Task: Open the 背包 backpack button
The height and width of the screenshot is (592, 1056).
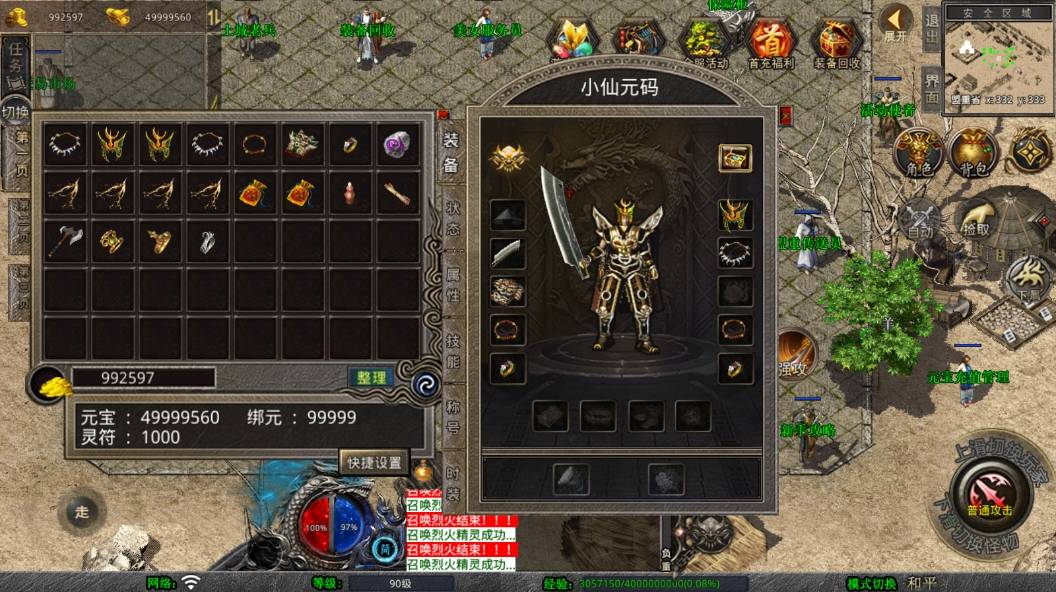Action: point(974,152)
